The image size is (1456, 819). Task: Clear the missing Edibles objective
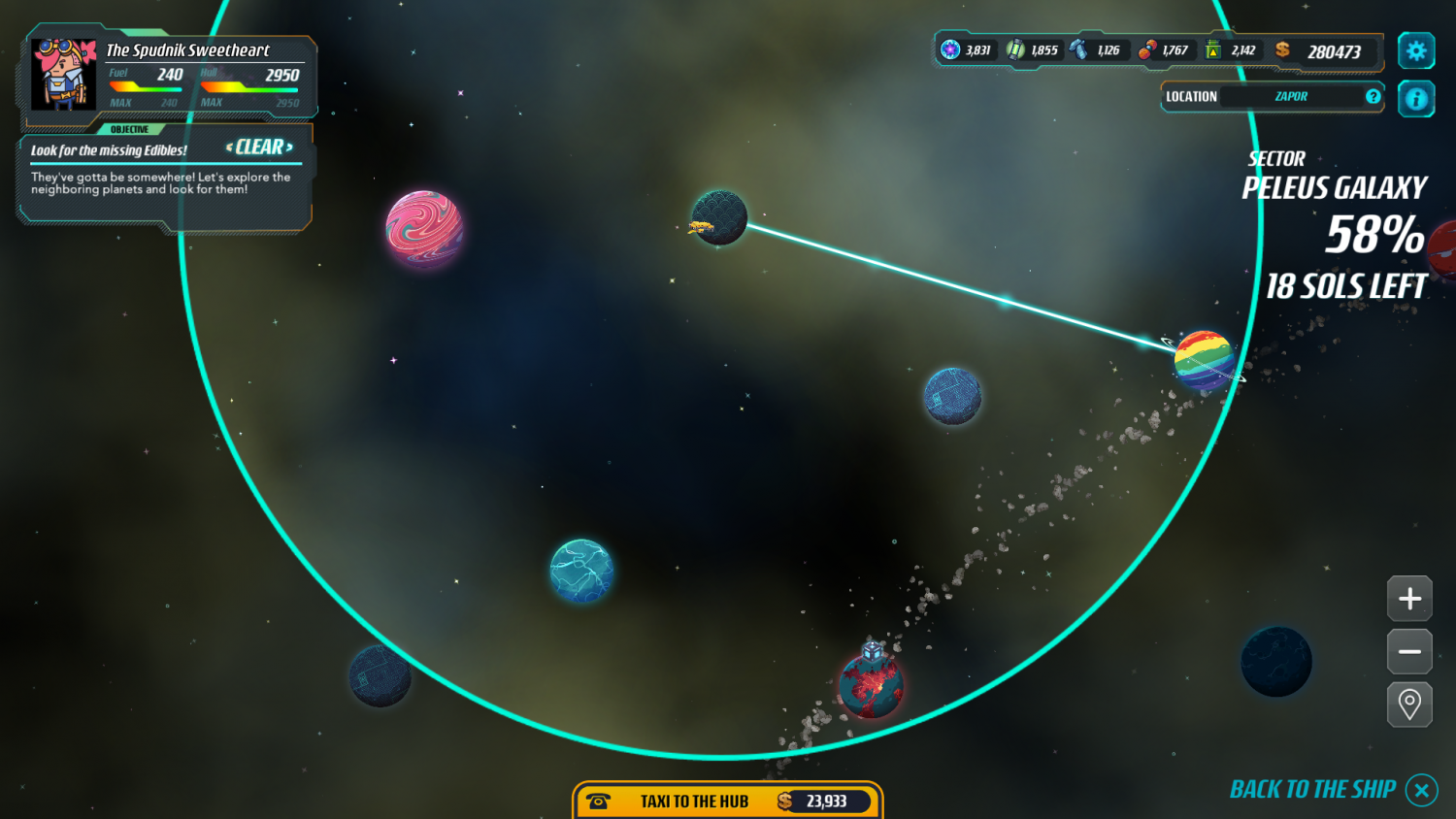pyautogui.click(x=257, y=147)
